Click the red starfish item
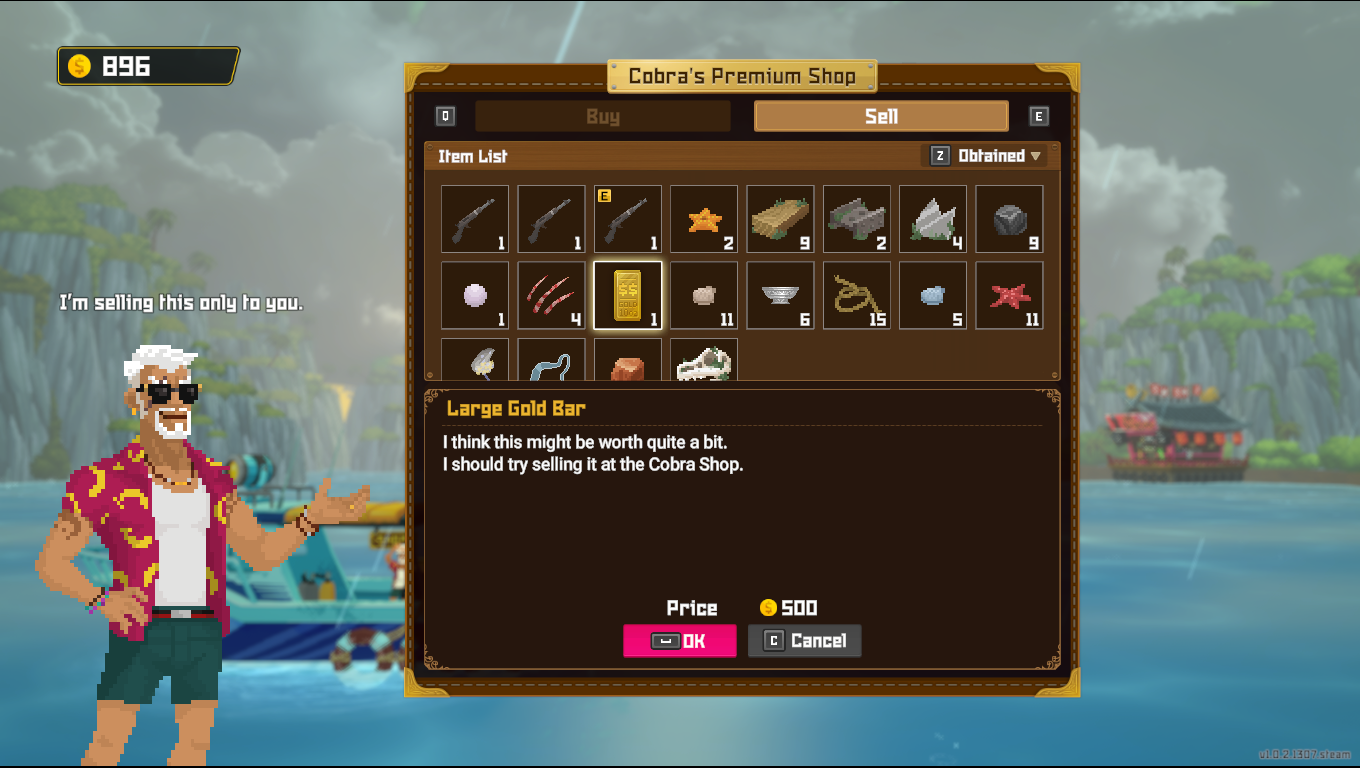The image size is (1360, 768). [x=1009, y=295]
